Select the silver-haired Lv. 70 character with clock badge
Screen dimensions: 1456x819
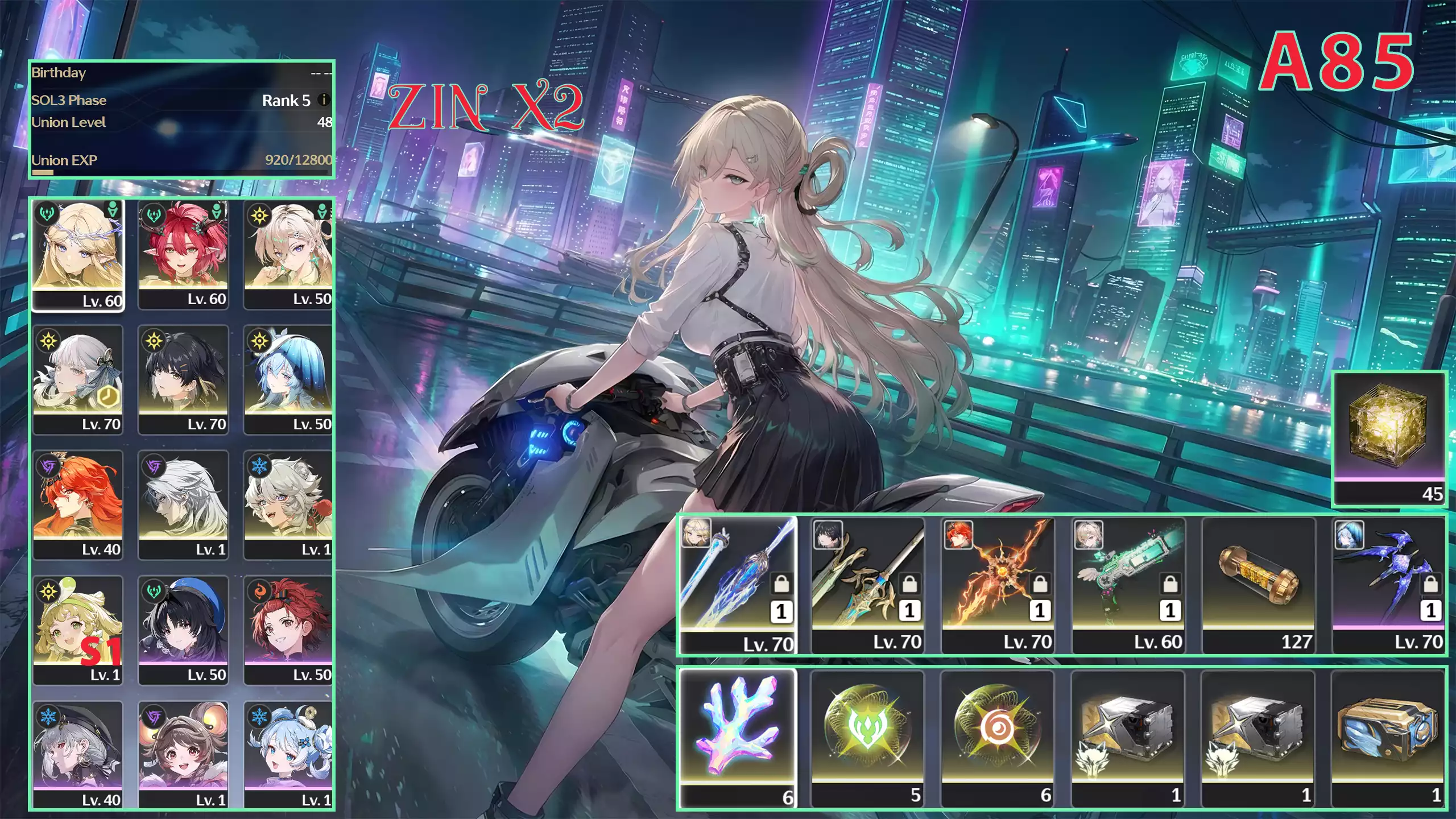pos(78,379)
